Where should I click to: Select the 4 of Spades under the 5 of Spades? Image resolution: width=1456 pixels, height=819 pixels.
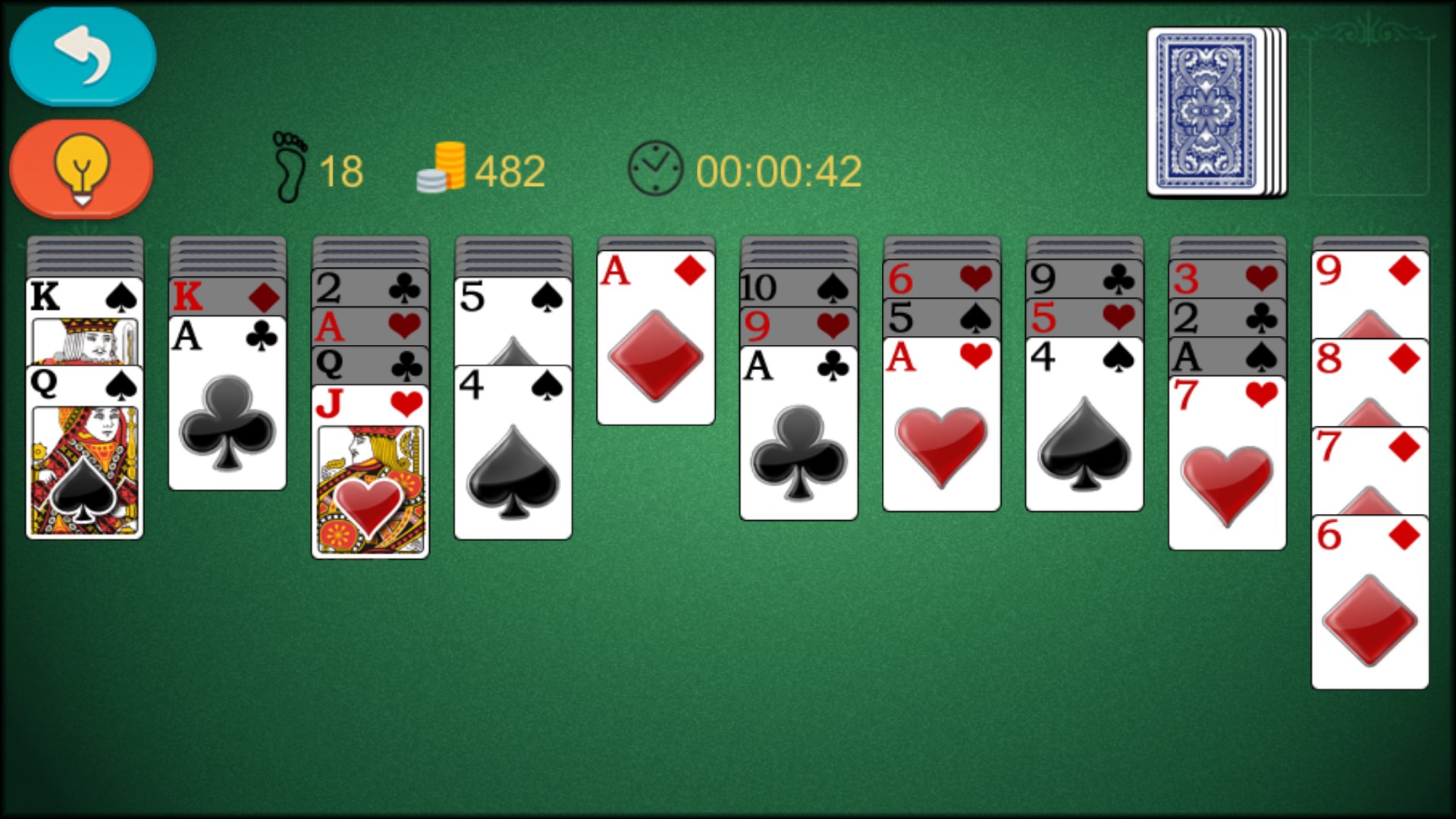(513, 455)
